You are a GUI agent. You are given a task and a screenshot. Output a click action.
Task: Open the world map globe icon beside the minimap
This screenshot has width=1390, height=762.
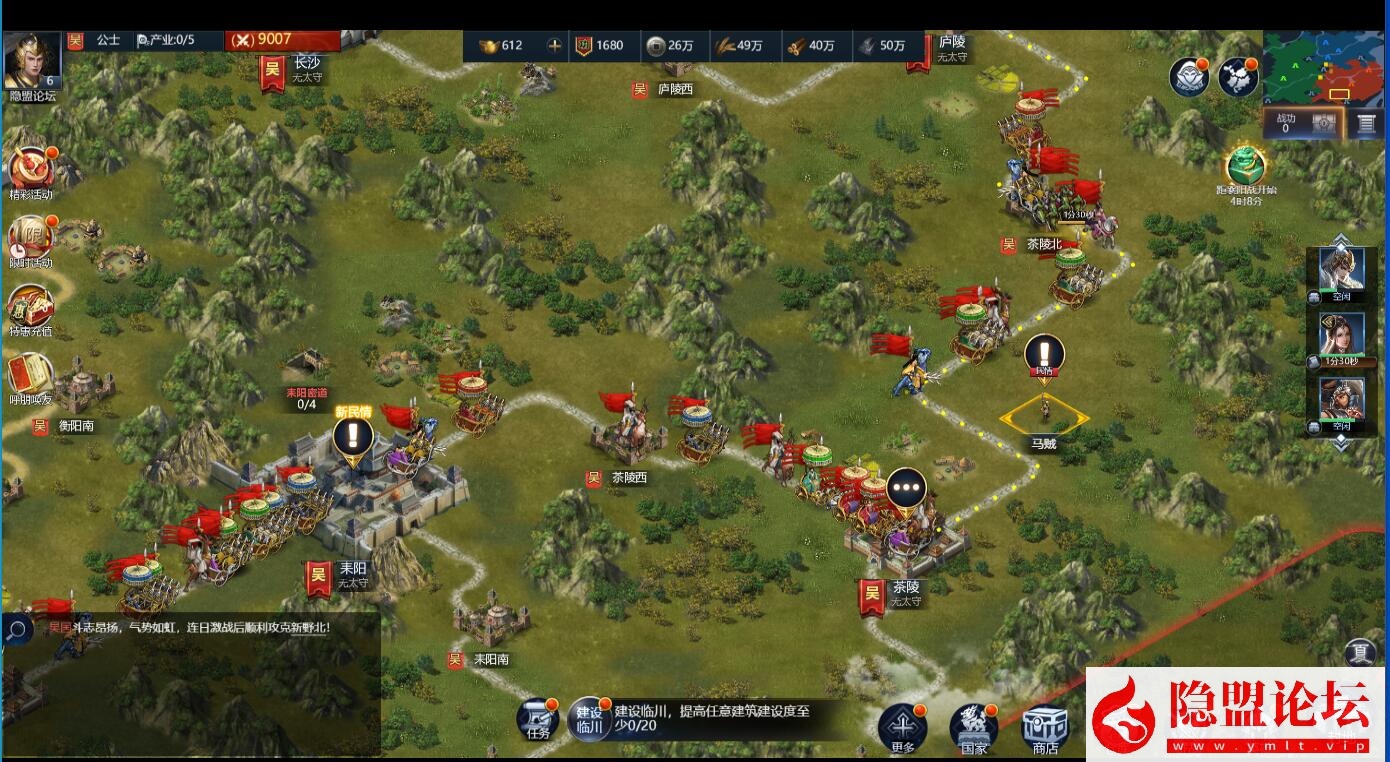coord(1237,75)
